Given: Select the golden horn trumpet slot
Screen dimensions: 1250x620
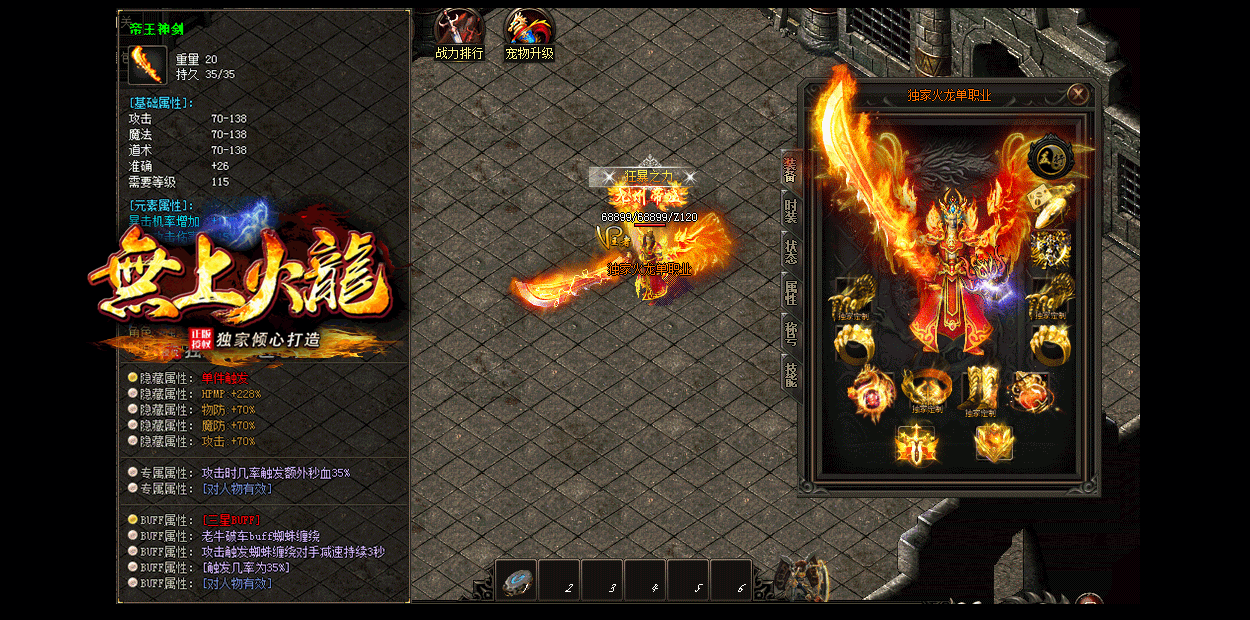Looking at the screenshot, I should 1052,200.
